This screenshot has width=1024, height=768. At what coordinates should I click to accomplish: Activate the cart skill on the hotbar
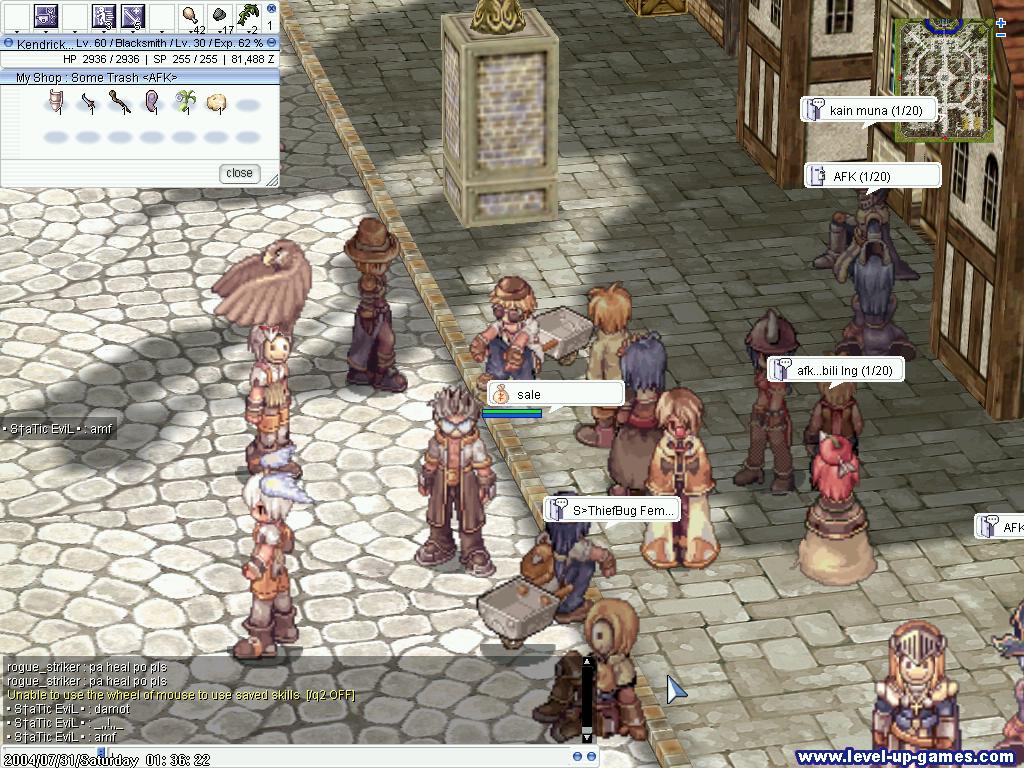click(46, 16)
